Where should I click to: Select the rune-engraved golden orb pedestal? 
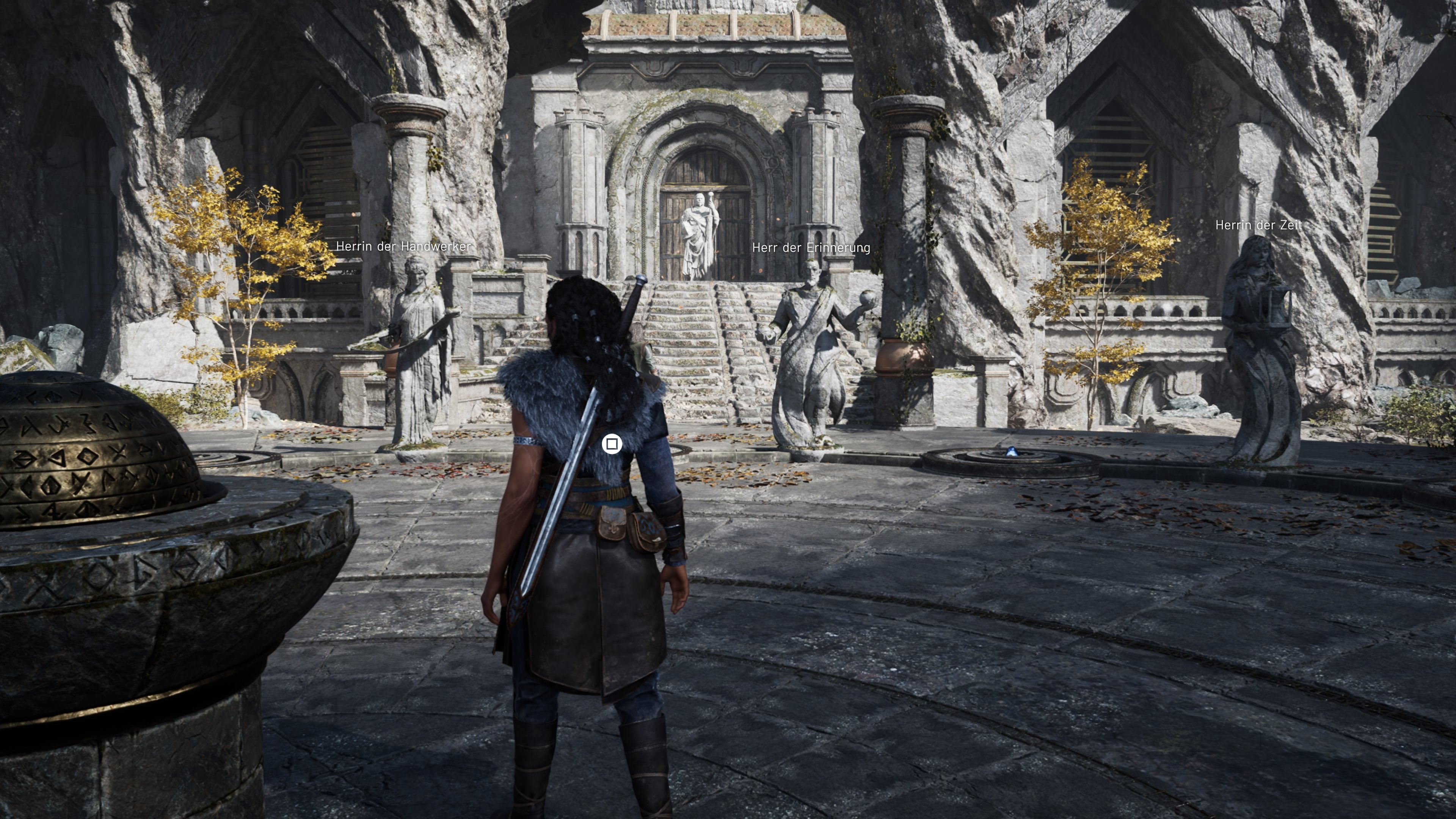(x=91, y=447)
